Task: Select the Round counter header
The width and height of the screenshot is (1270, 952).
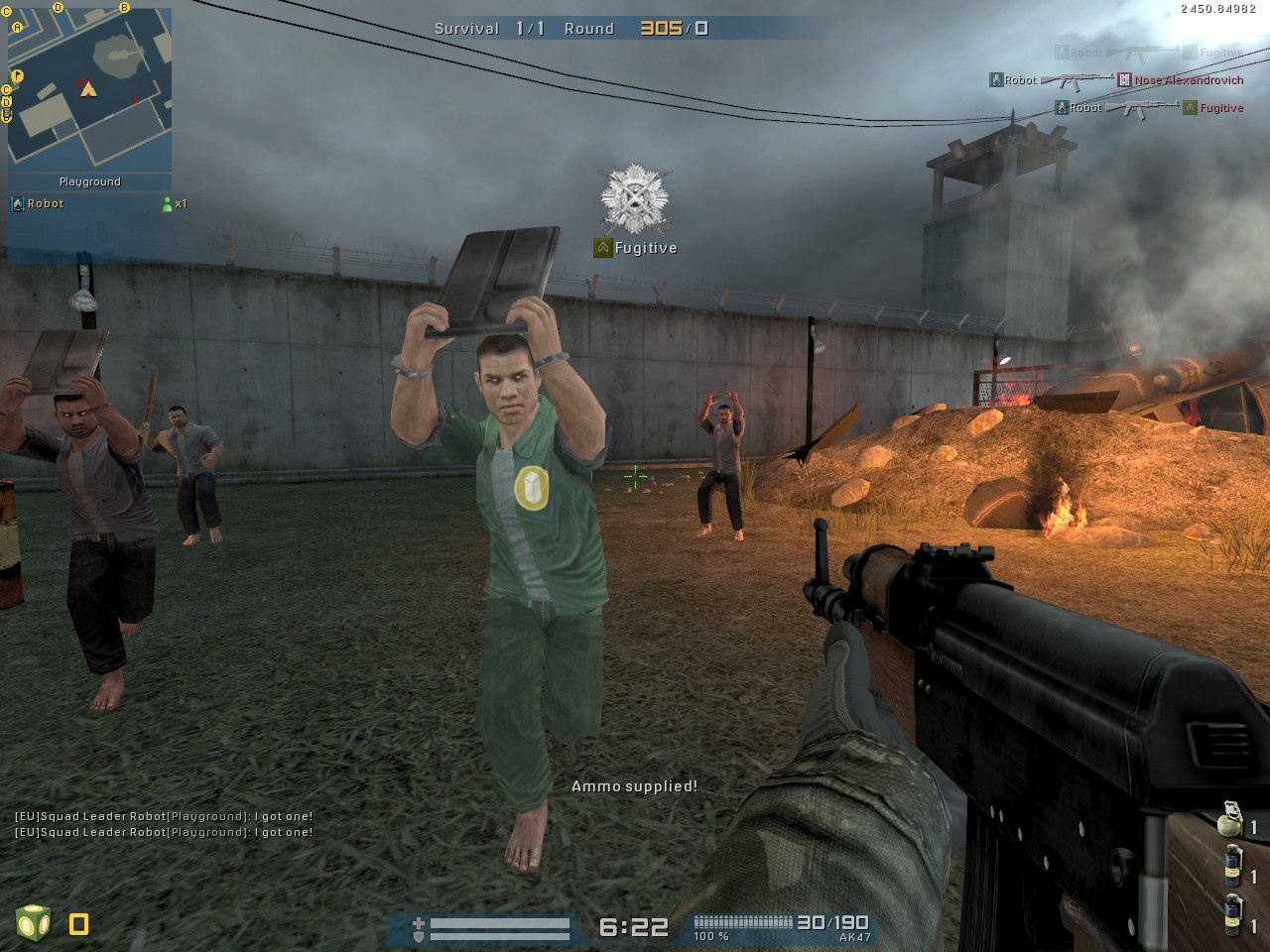Action: pos(590,29)
